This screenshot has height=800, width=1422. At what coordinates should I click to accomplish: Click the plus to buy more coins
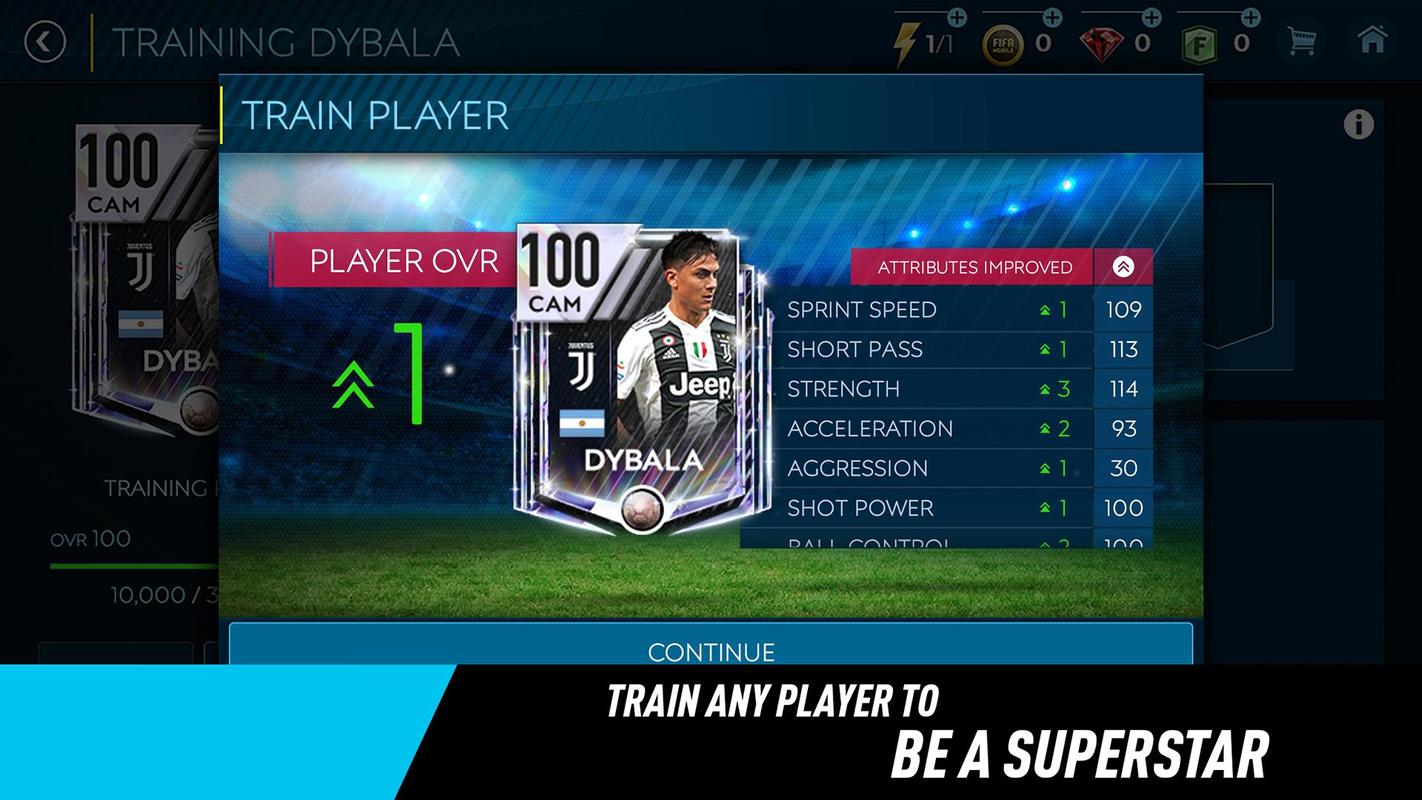[1052, 16]
